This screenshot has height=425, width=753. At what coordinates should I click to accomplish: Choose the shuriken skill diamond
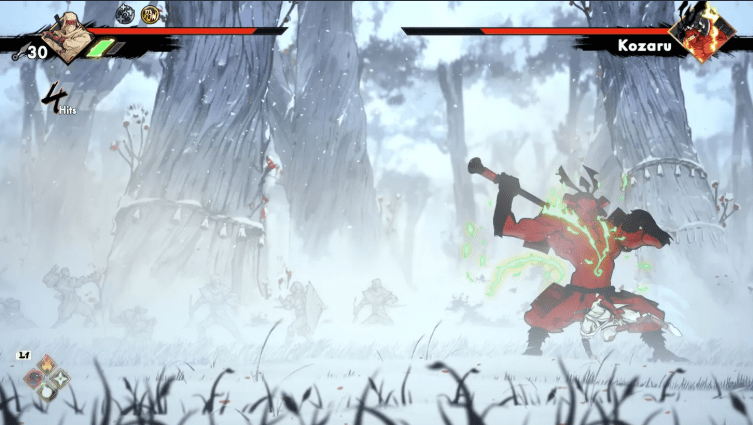tap(58, 377)
